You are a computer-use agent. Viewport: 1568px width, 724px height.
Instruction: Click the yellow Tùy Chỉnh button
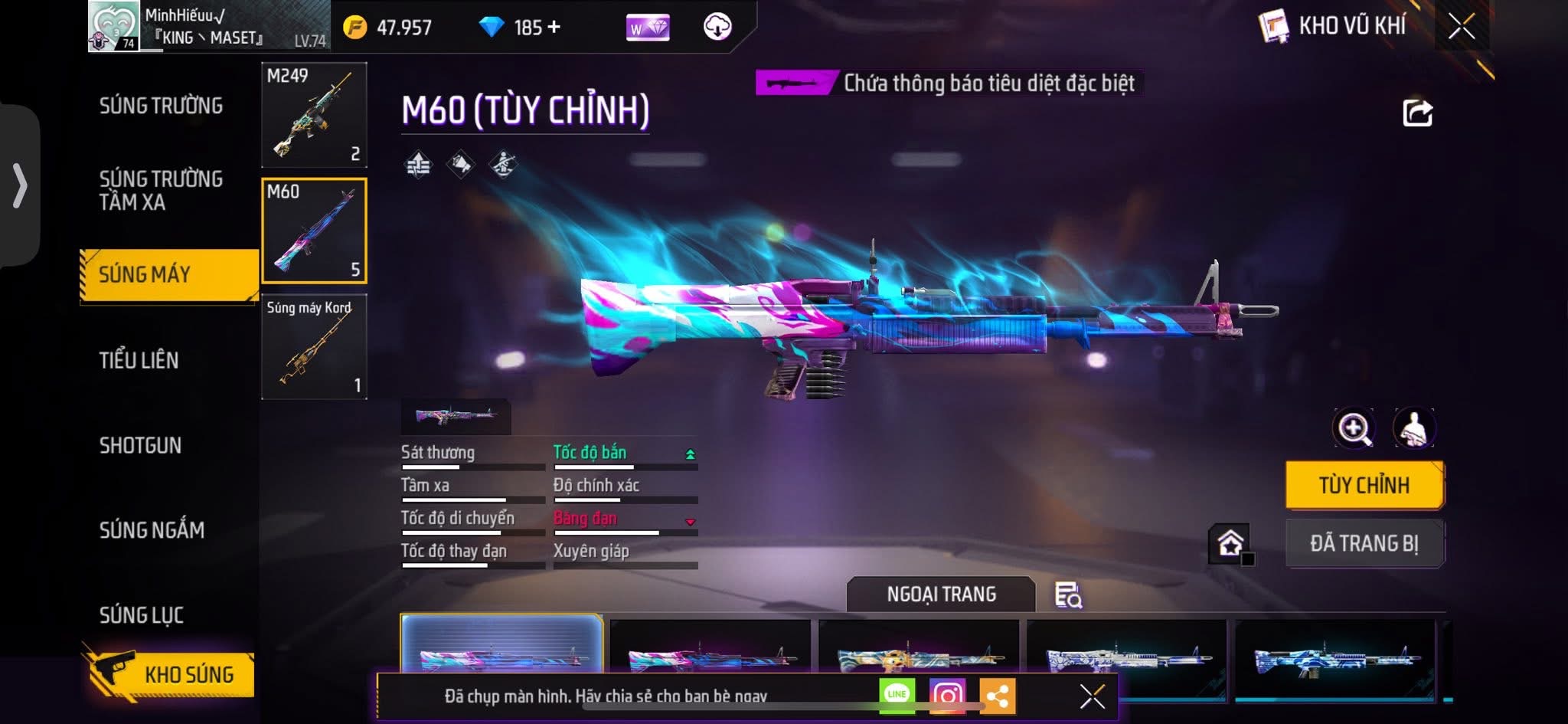coord(1364,485)
